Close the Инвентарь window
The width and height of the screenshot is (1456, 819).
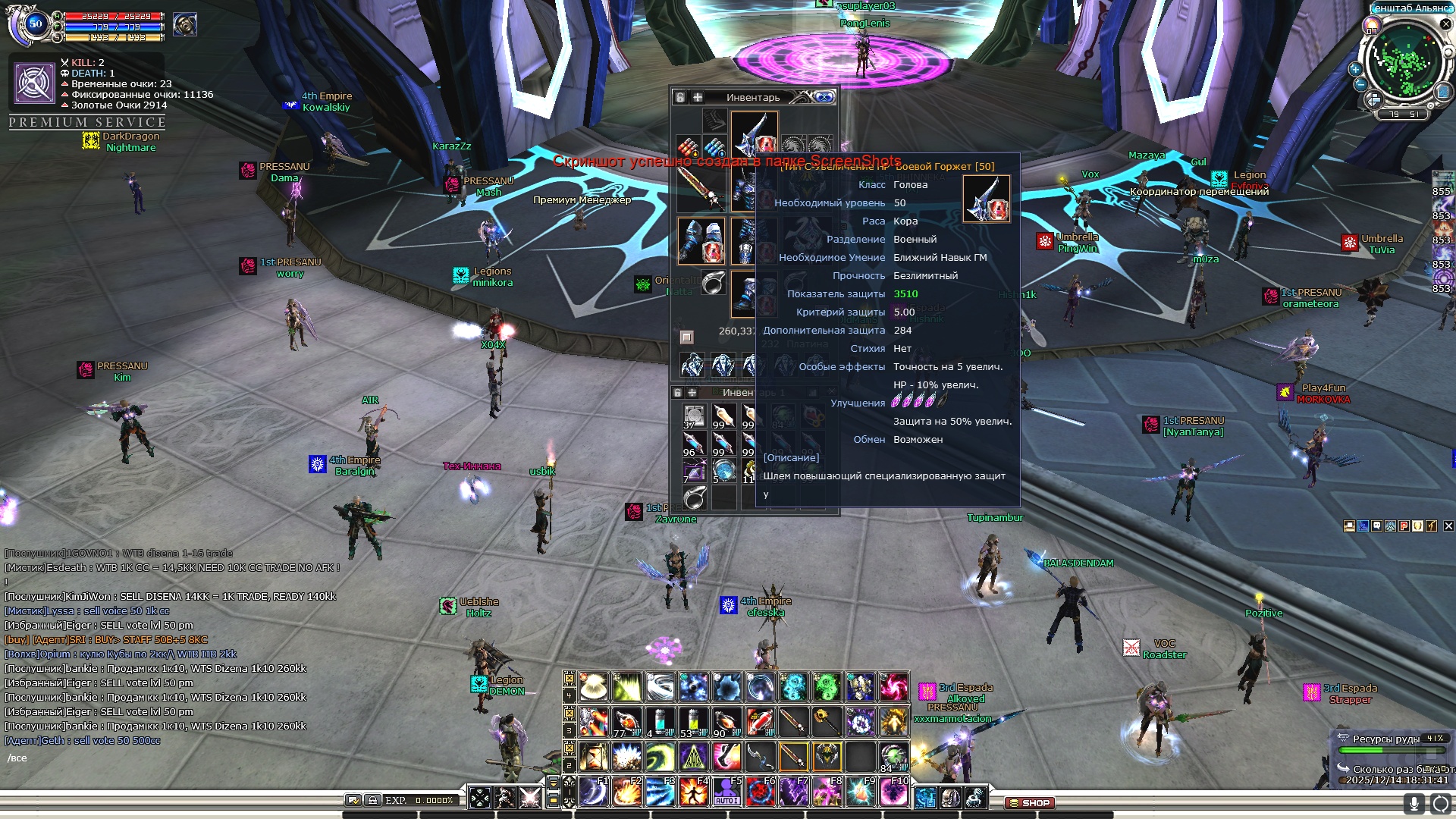tap(824, 97)
